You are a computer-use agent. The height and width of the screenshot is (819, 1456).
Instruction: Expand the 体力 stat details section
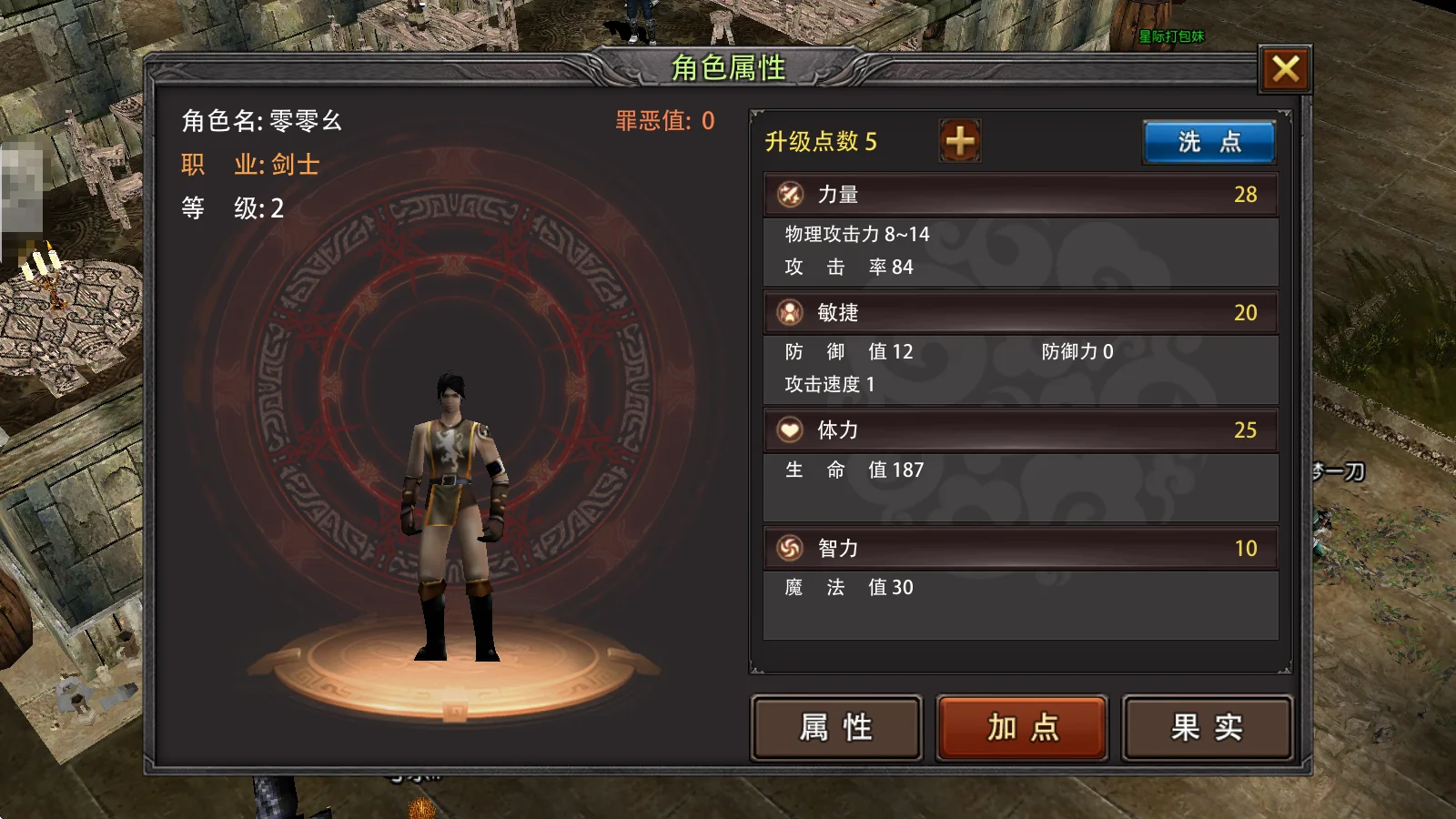point(1019,430)
